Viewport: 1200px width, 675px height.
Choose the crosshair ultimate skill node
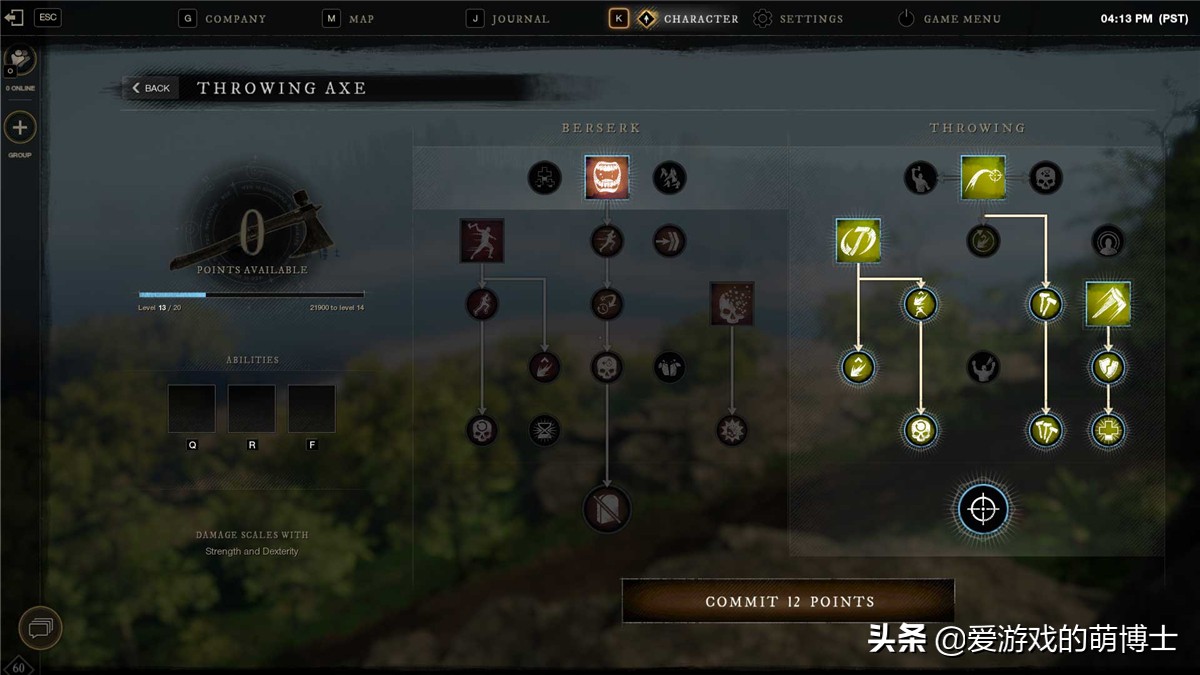(983, 510)
